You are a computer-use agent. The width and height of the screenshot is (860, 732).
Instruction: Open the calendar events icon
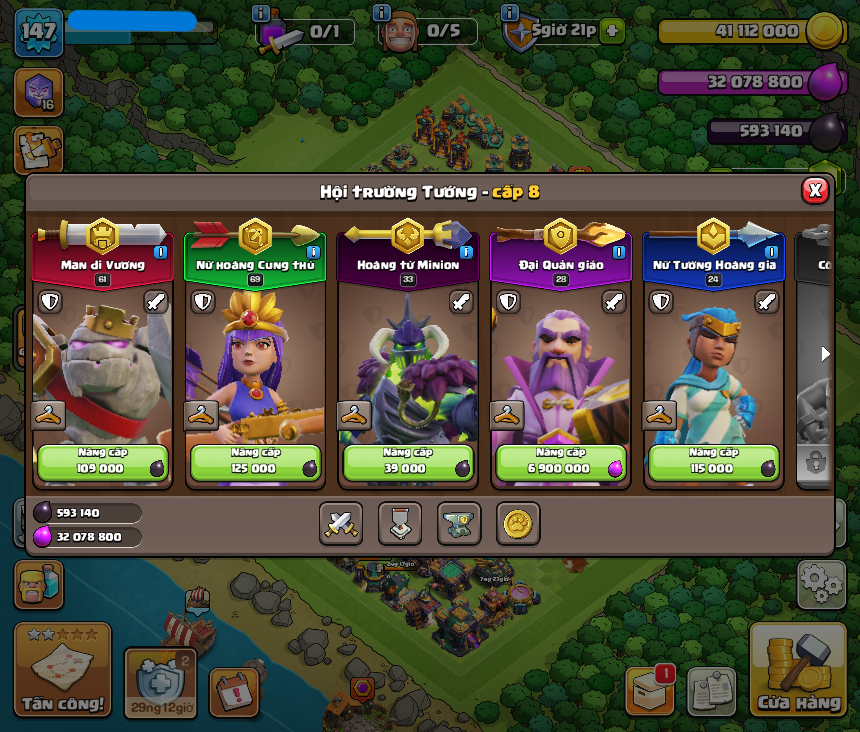pyautogui.click(x=234, y=691)
